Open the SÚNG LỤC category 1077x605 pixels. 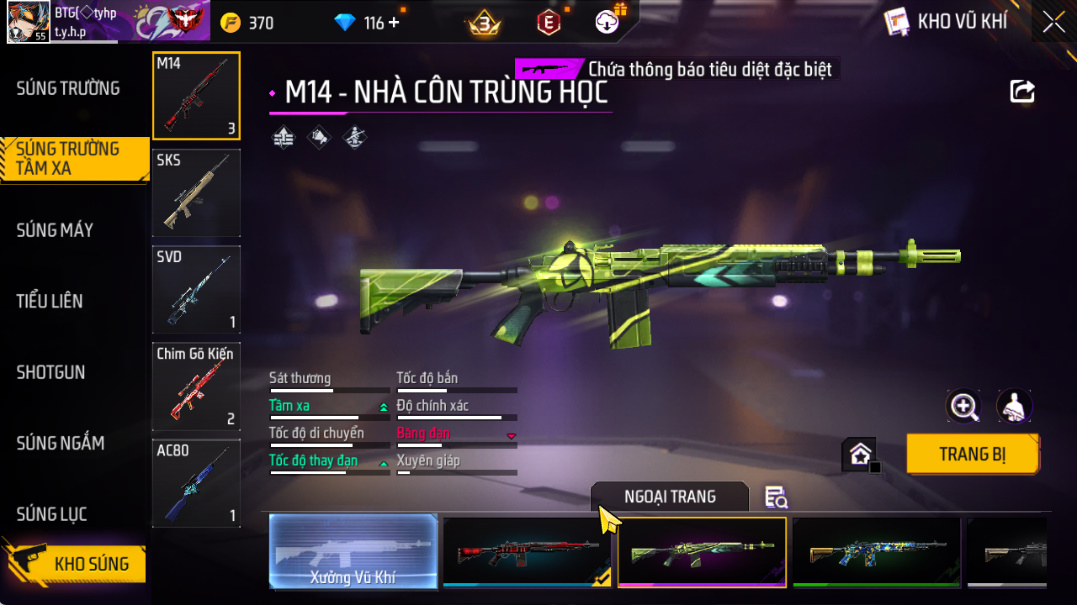(52, 514)
